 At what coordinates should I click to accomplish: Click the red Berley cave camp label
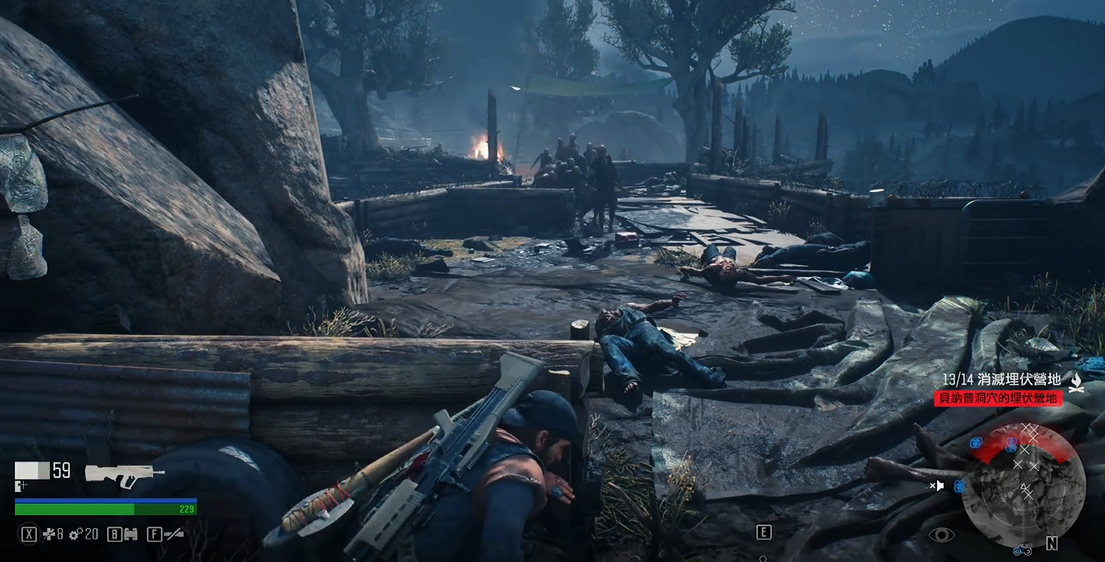(998, 398)
